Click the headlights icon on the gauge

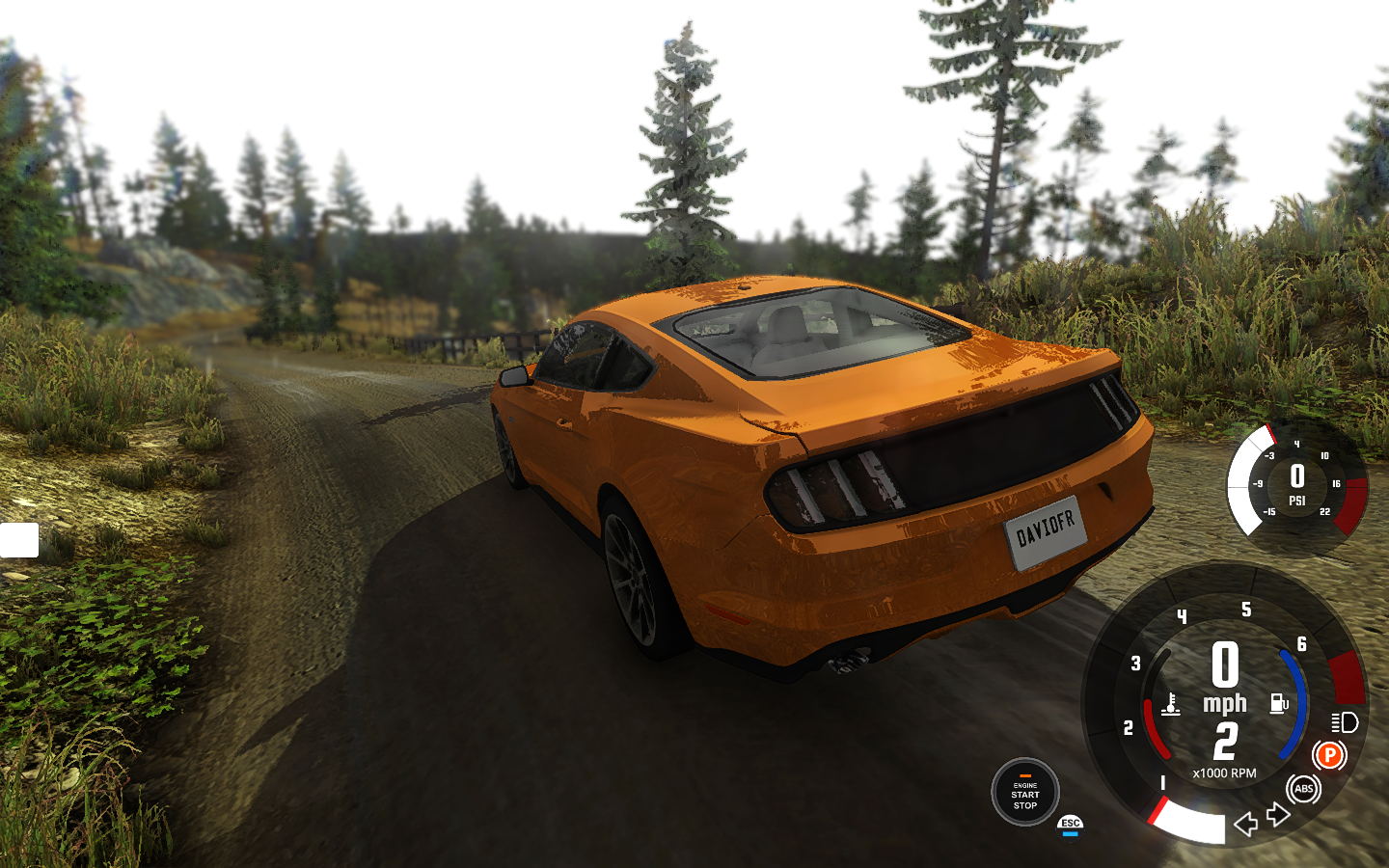(1345, 722)
